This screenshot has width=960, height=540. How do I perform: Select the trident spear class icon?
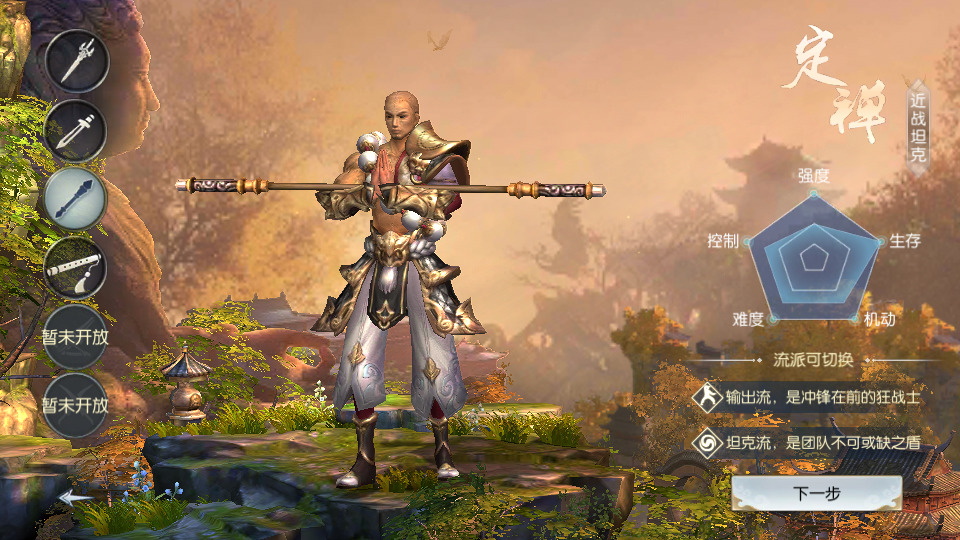76,62
